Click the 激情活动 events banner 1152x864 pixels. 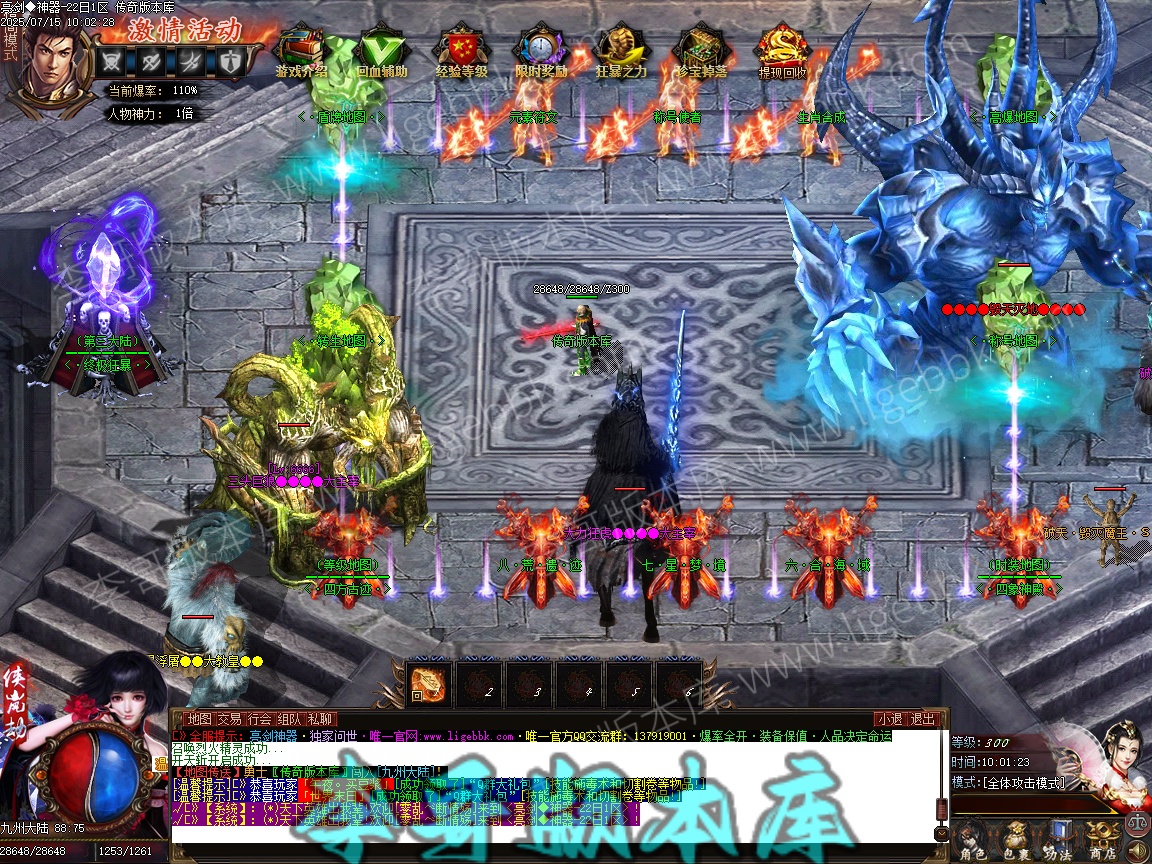point(185,27)
